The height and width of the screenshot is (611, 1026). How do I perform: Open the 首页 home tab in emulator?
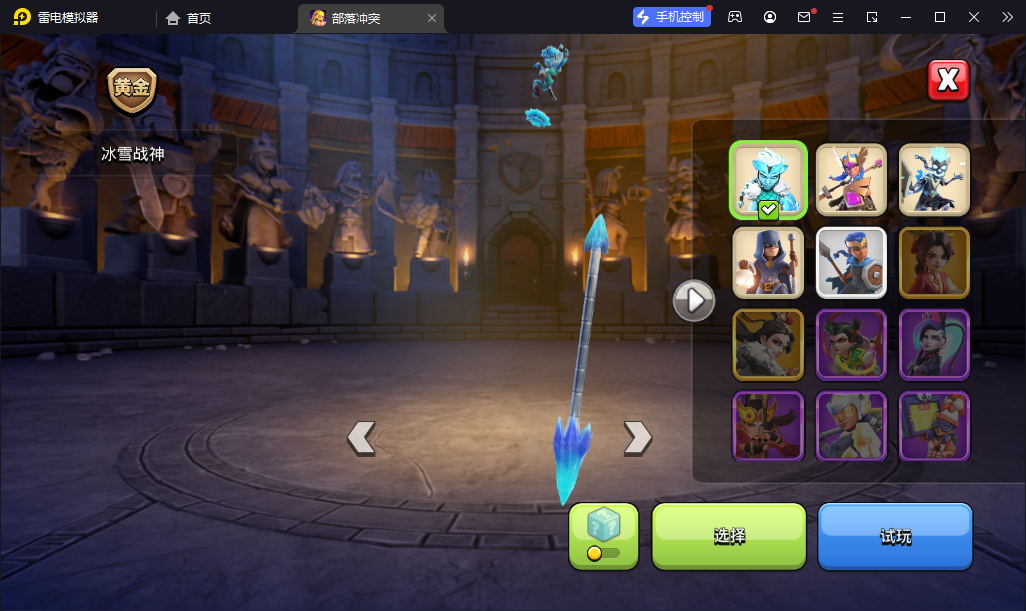tap(189, 17)
